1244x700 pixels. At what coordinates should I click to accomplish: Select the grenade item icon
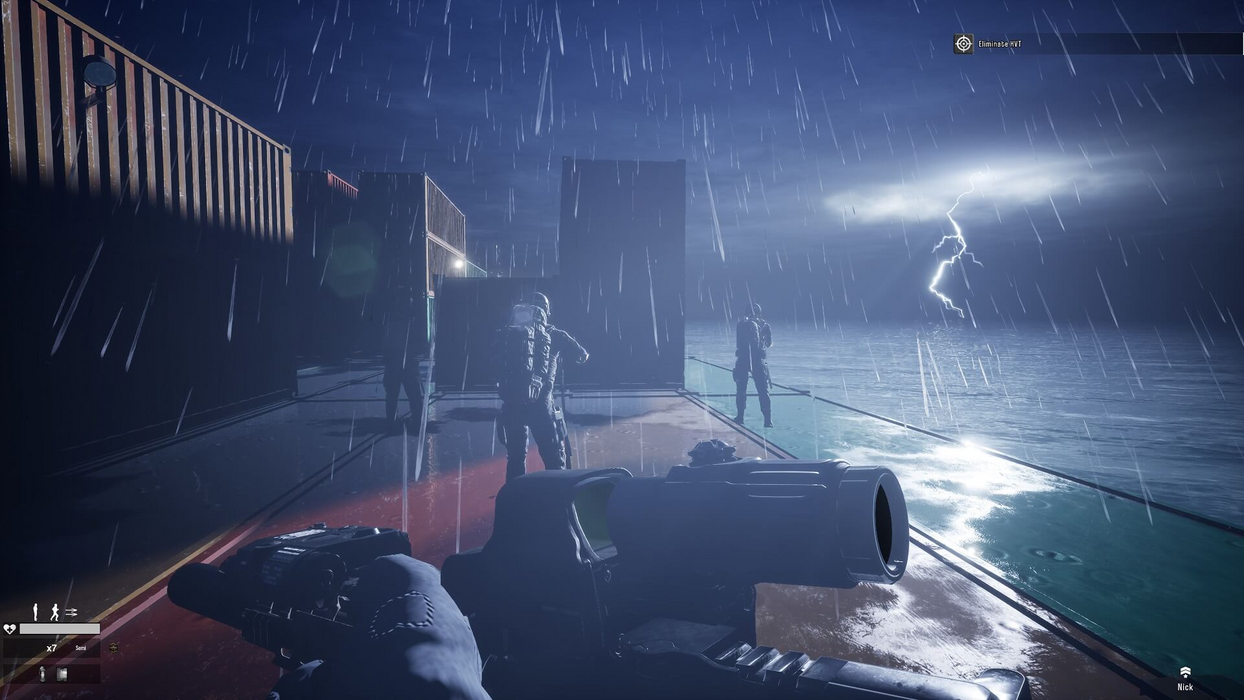[42, 674]
